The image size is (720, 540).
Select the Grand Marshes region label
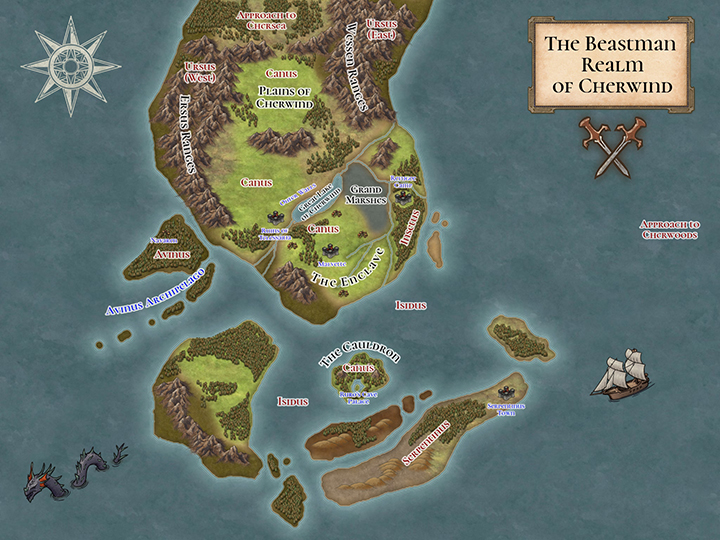[366, 196]
